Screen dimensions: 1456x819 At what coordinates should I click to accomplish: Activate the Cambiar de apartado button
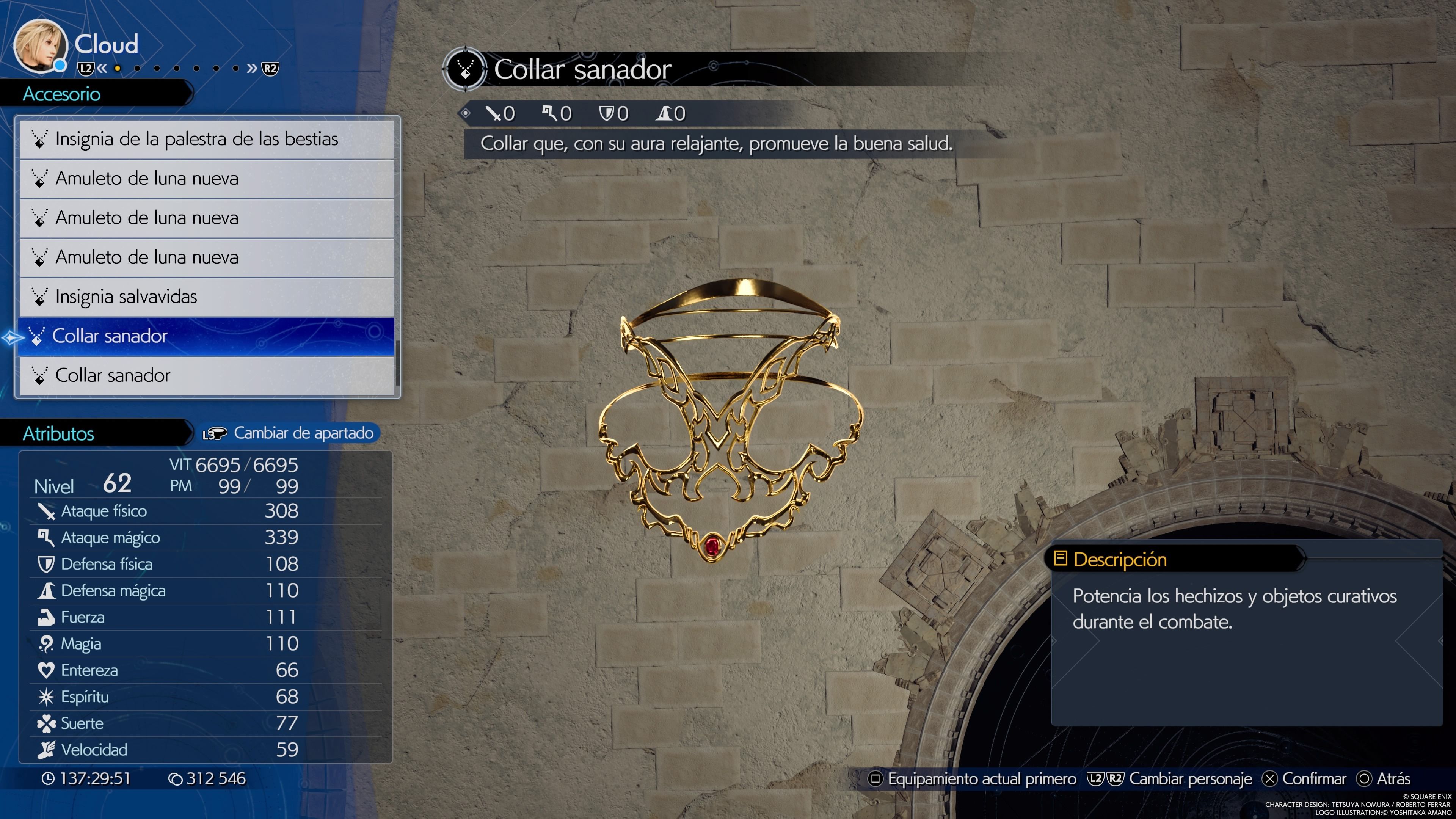click(289, 433)
